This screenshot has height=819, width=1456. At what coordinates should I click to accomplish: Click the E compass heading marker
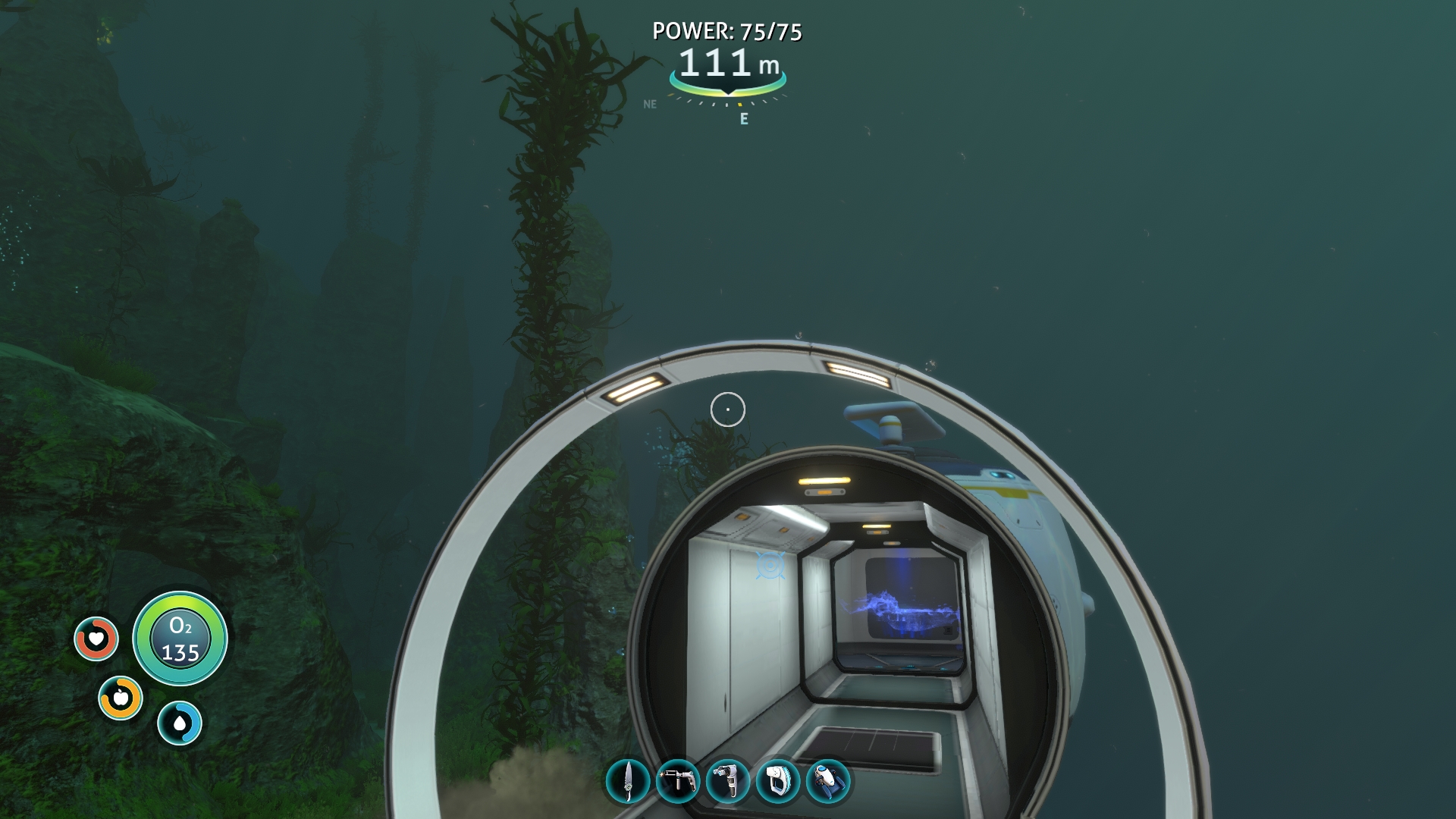click(x=743, y=118)
